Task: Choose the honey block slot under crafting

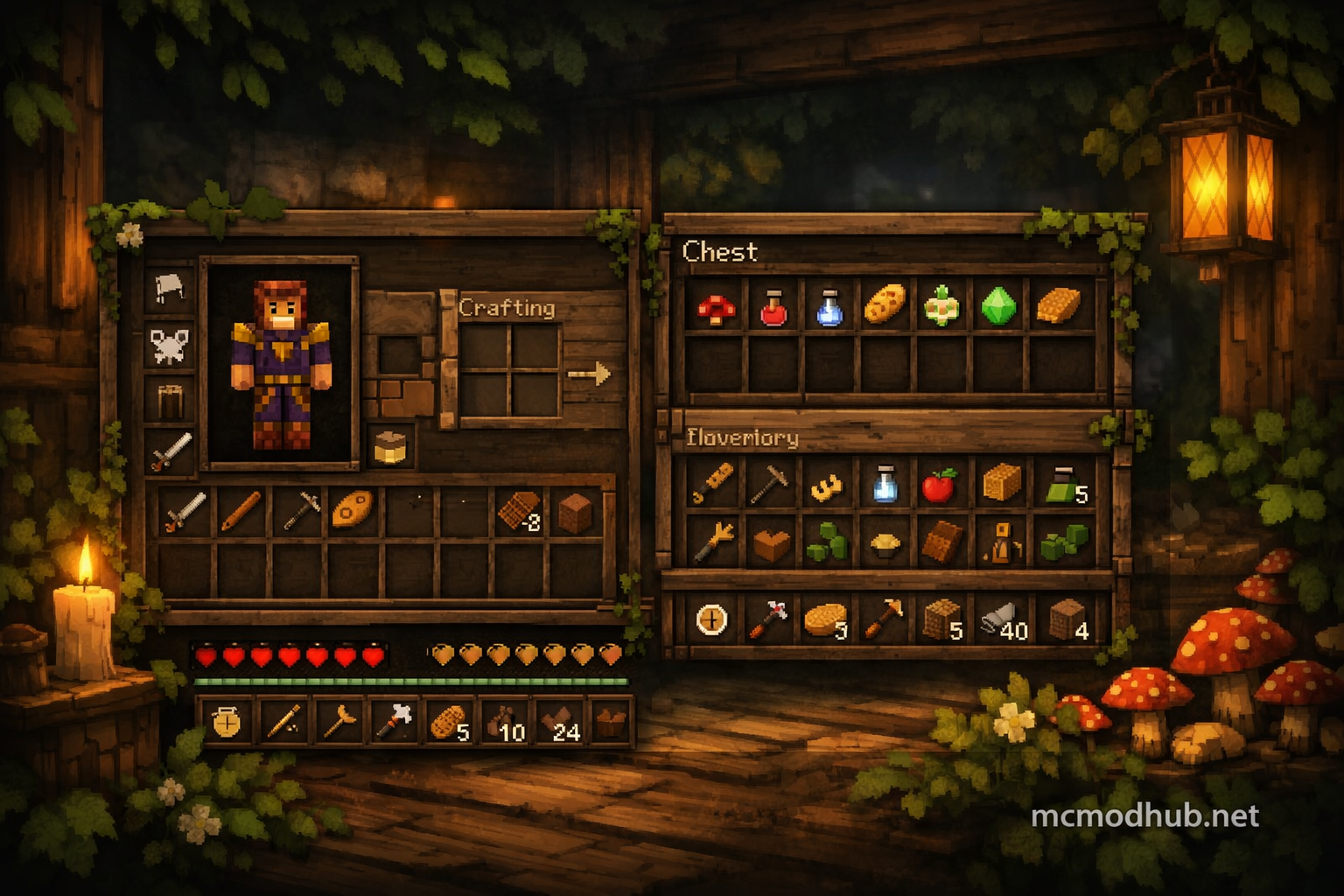Action: click(x=390, y=445)
